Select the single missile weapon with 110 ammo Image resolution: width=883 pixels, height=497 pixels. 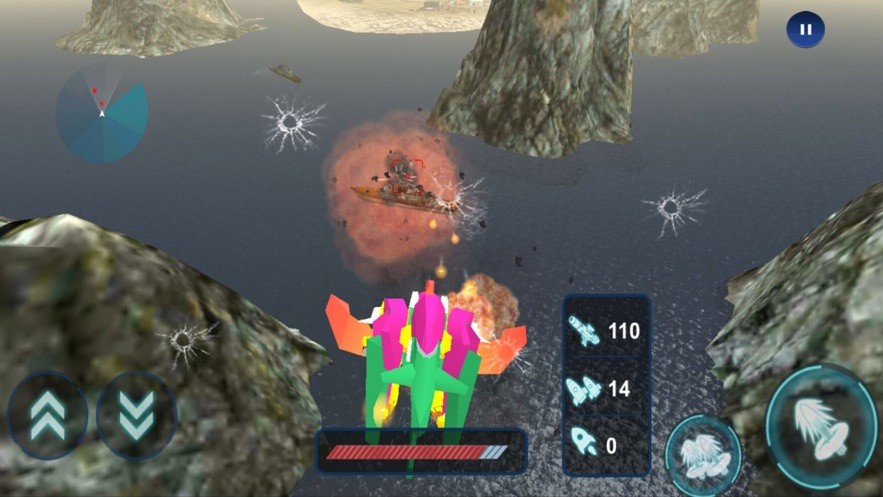[606, 331]
